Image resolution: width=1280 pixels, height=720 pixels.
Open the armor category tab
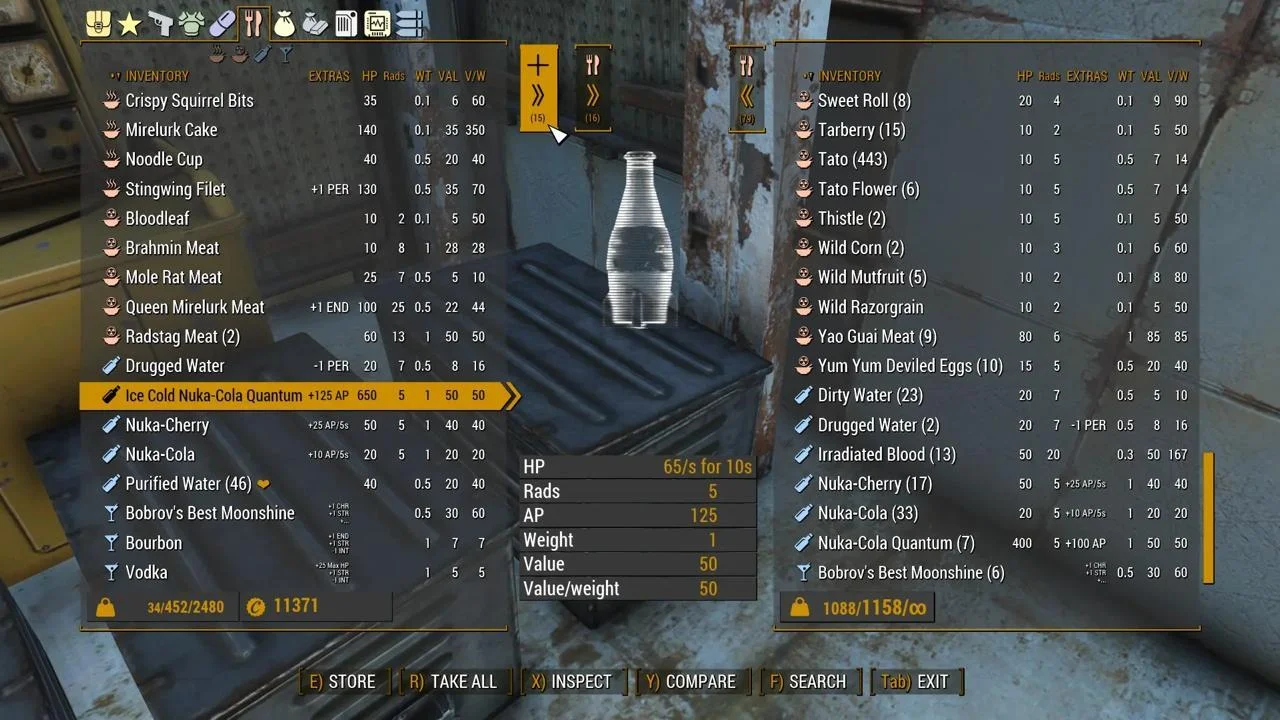pyautogui.click(x=191, y=23)
